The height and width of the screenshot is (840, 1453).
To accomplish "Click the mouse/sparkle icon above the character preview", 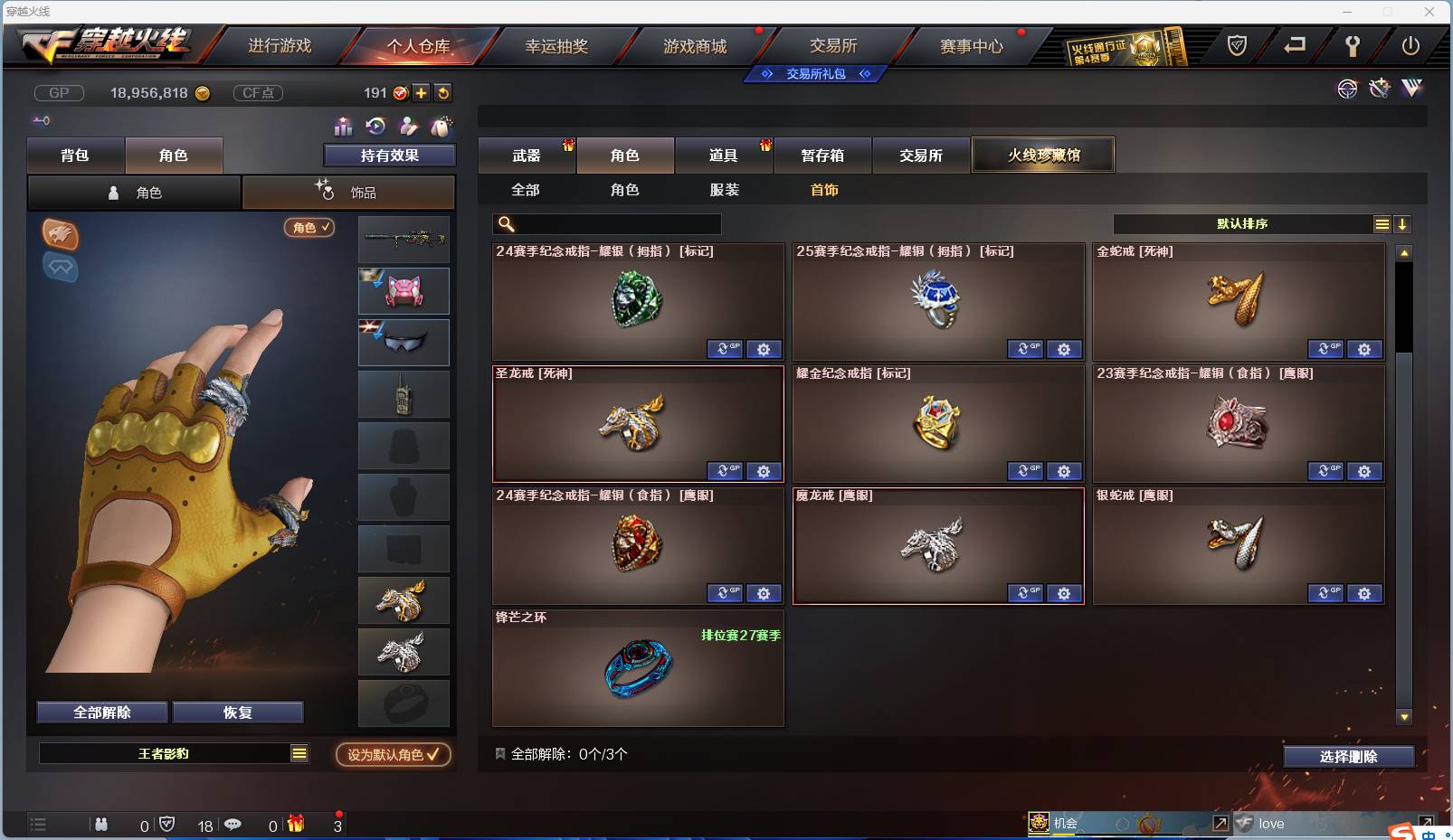I will (441, 127).
